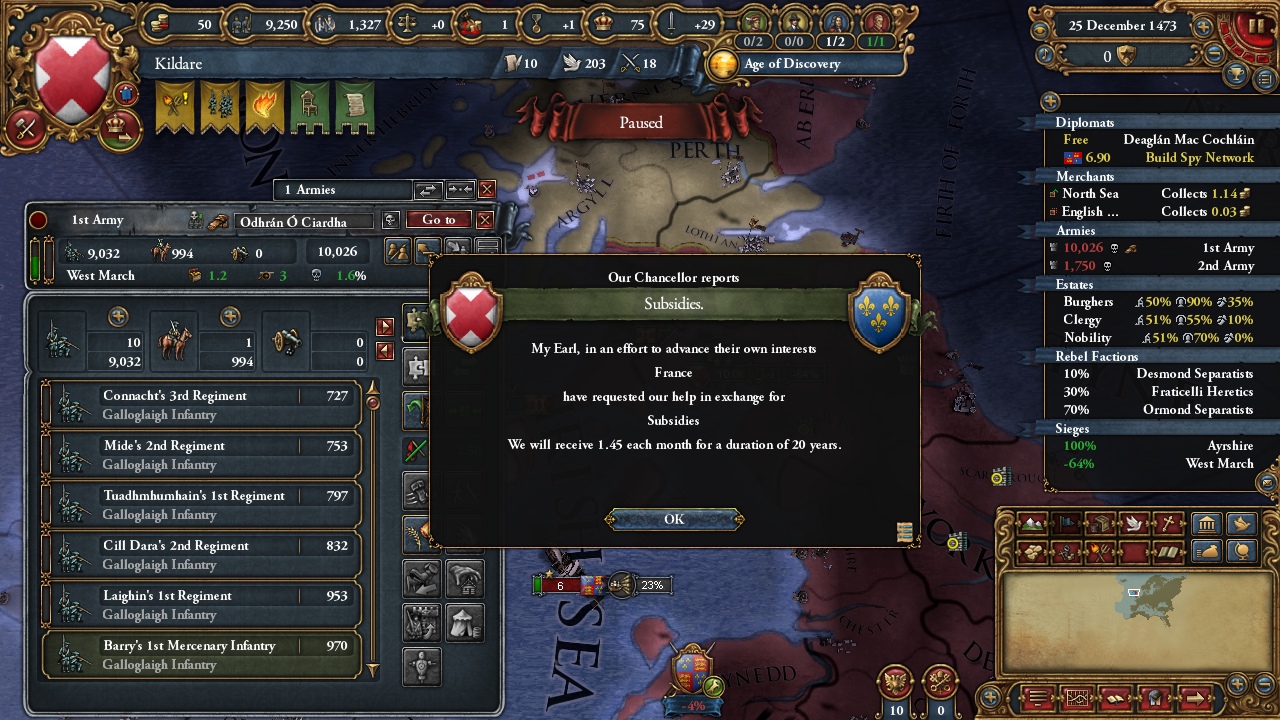The width and height of the screenshot is (1280, 720).
Task: Open the trade panel via globe icon
Action: (x=1241, y=551)
